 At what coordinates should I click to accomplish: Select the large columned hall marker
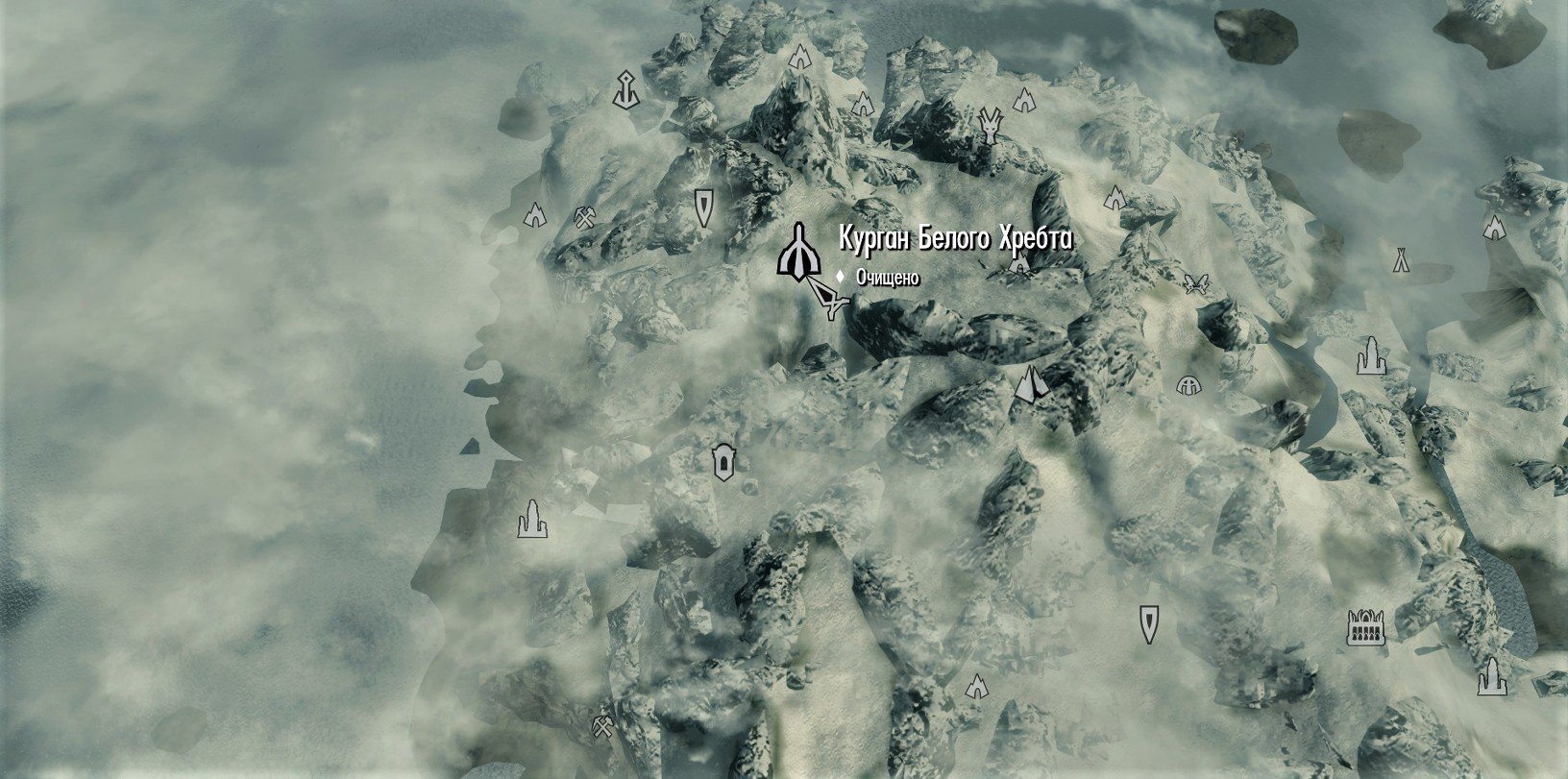tap(1364, 627)
